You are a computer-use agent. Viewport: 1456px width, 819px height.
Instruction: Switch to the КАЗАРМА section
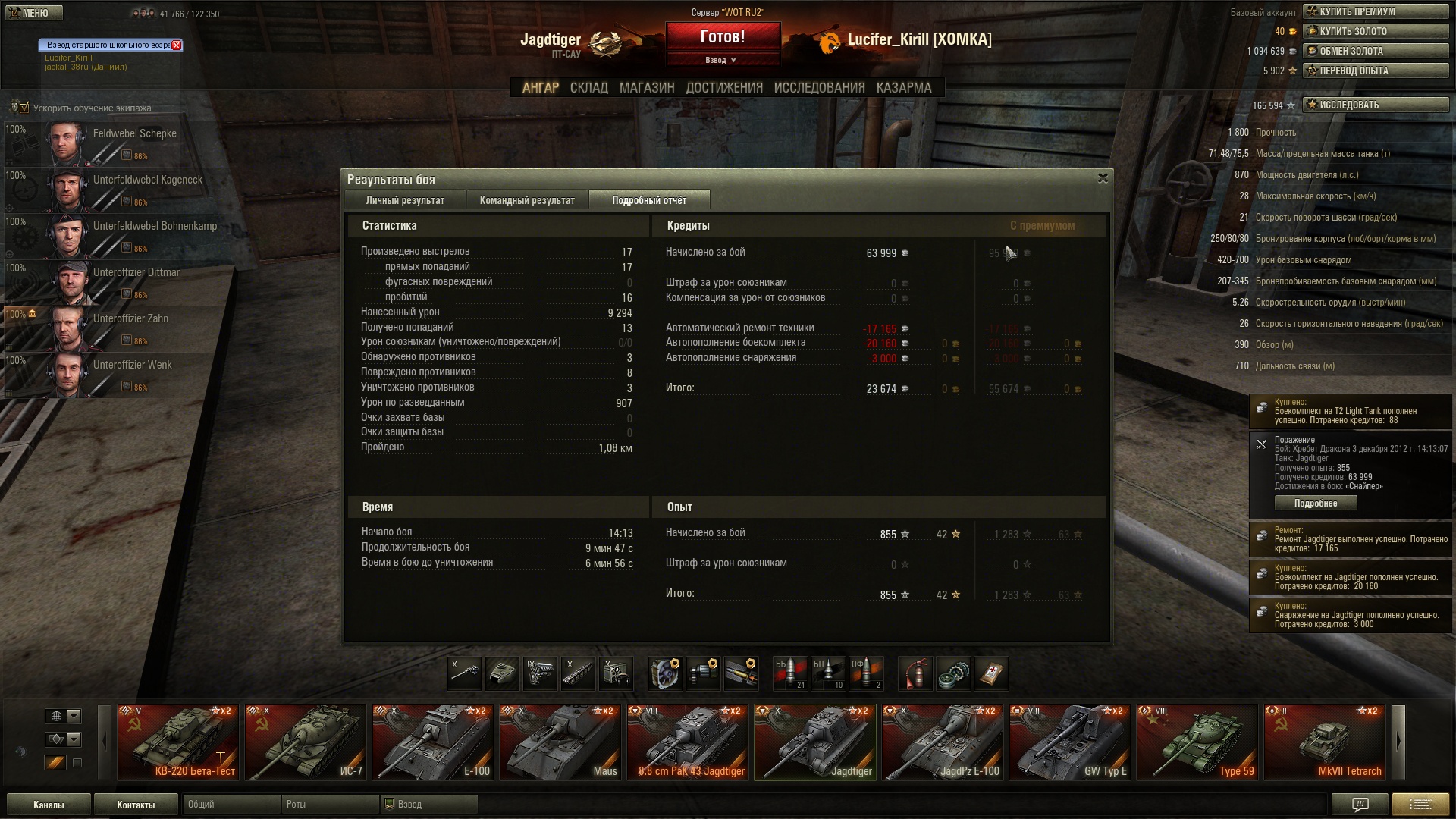pyautogui.click(x=903, y=88)
